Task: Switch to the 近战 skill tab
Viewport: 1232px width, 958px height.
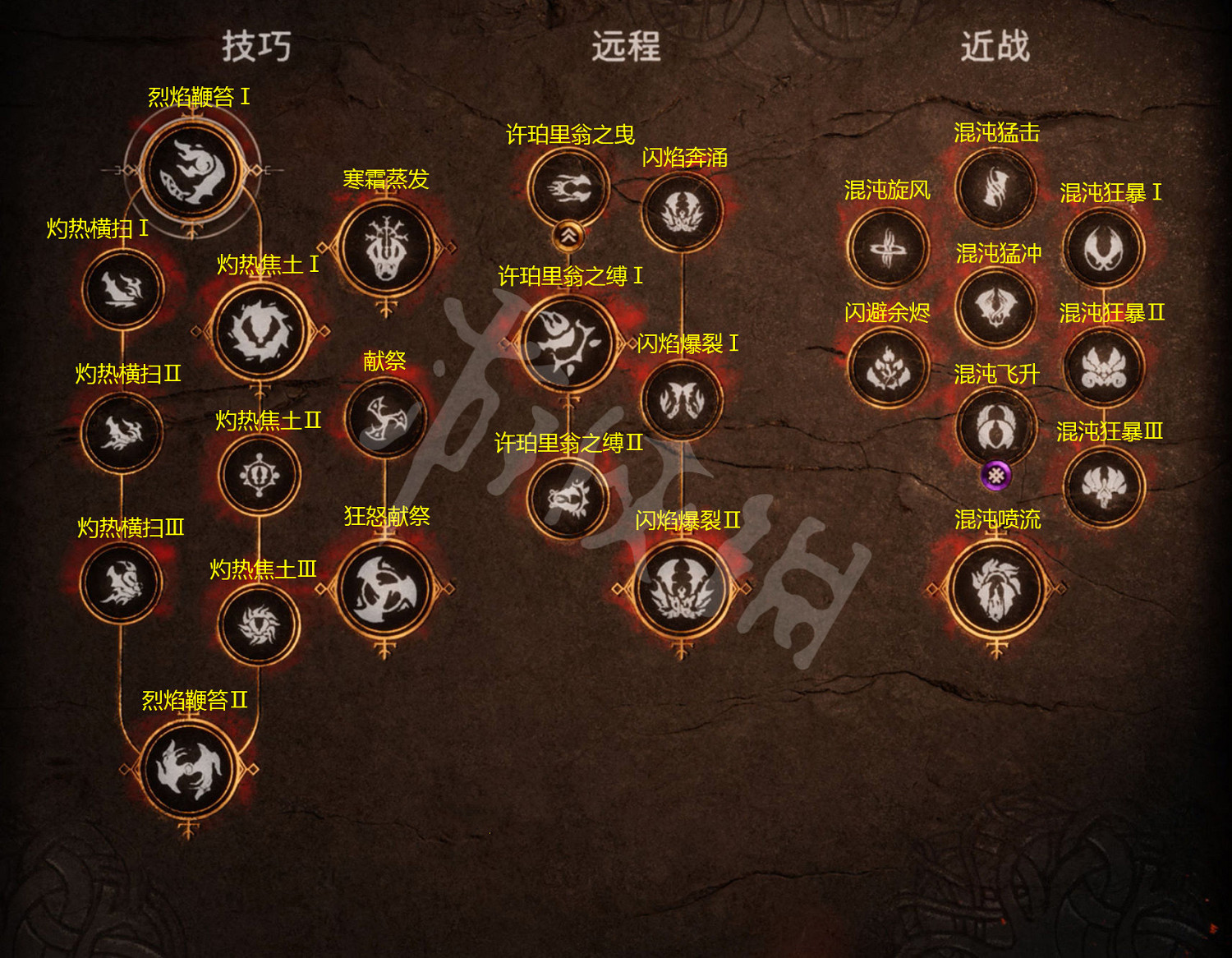Action: [994, 48]
